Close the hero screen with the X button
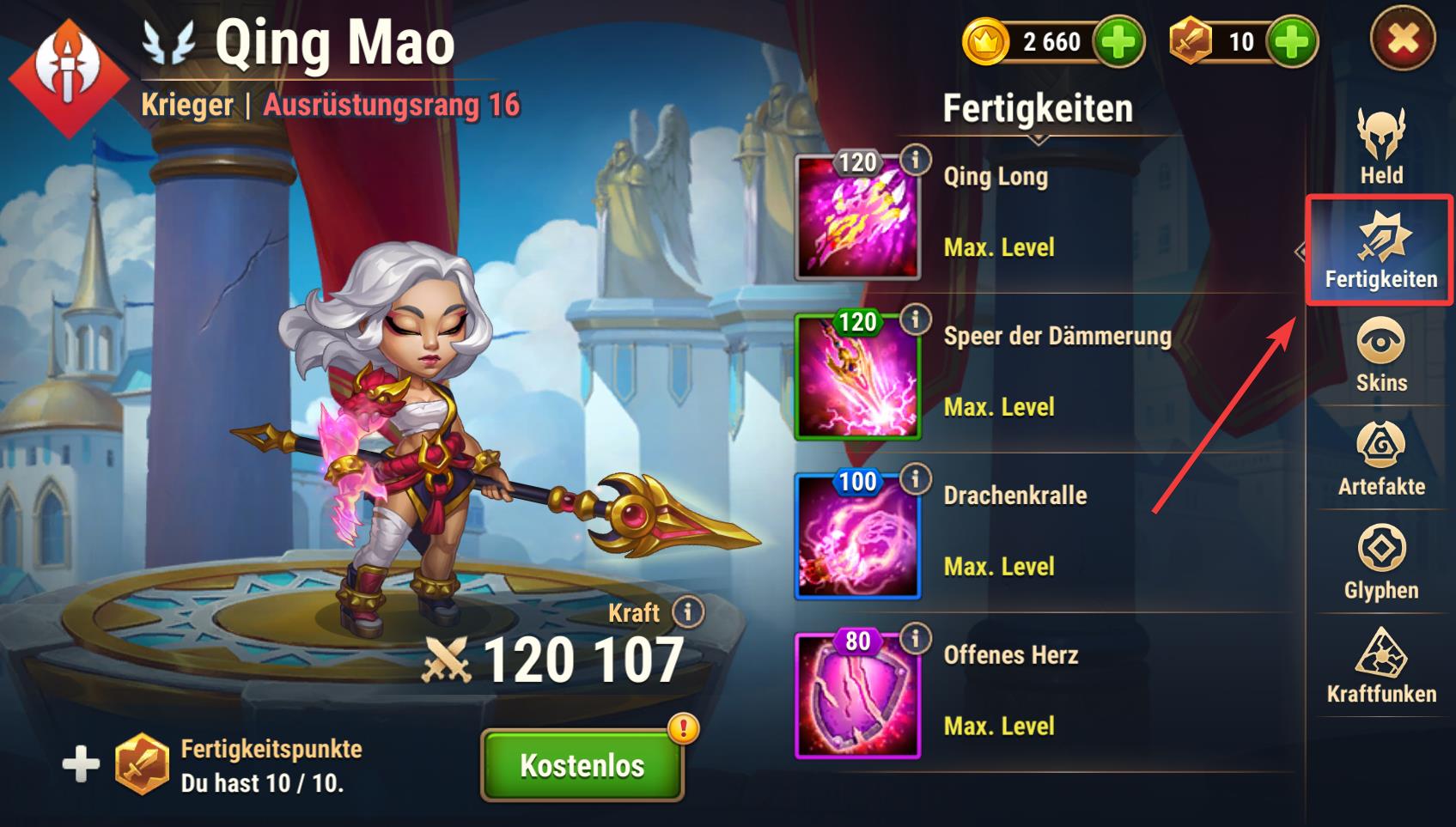This screenshot has height=827, width=1456. click(1403, 40)
